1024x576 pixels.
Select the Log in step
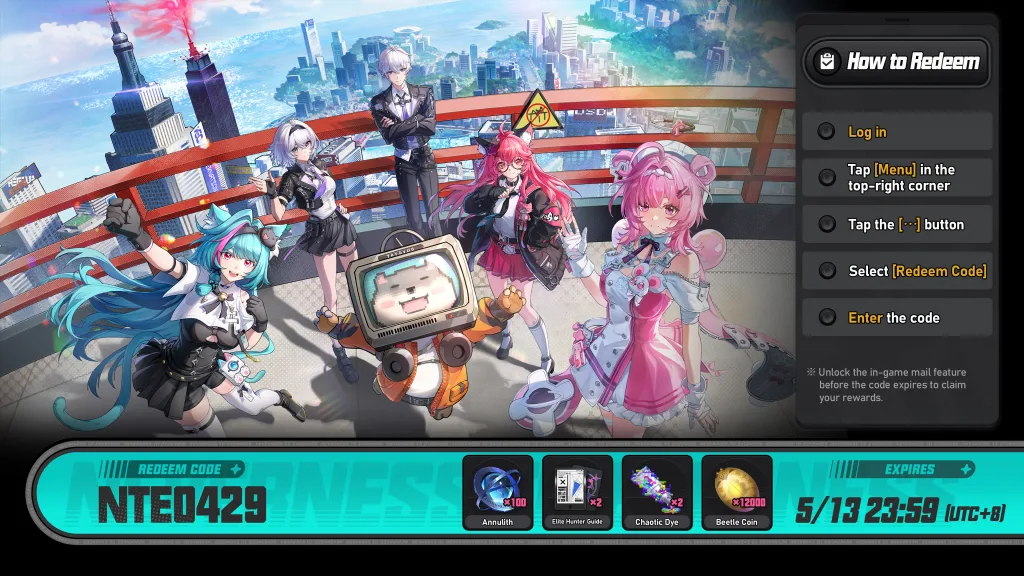[x=897, y=132]
